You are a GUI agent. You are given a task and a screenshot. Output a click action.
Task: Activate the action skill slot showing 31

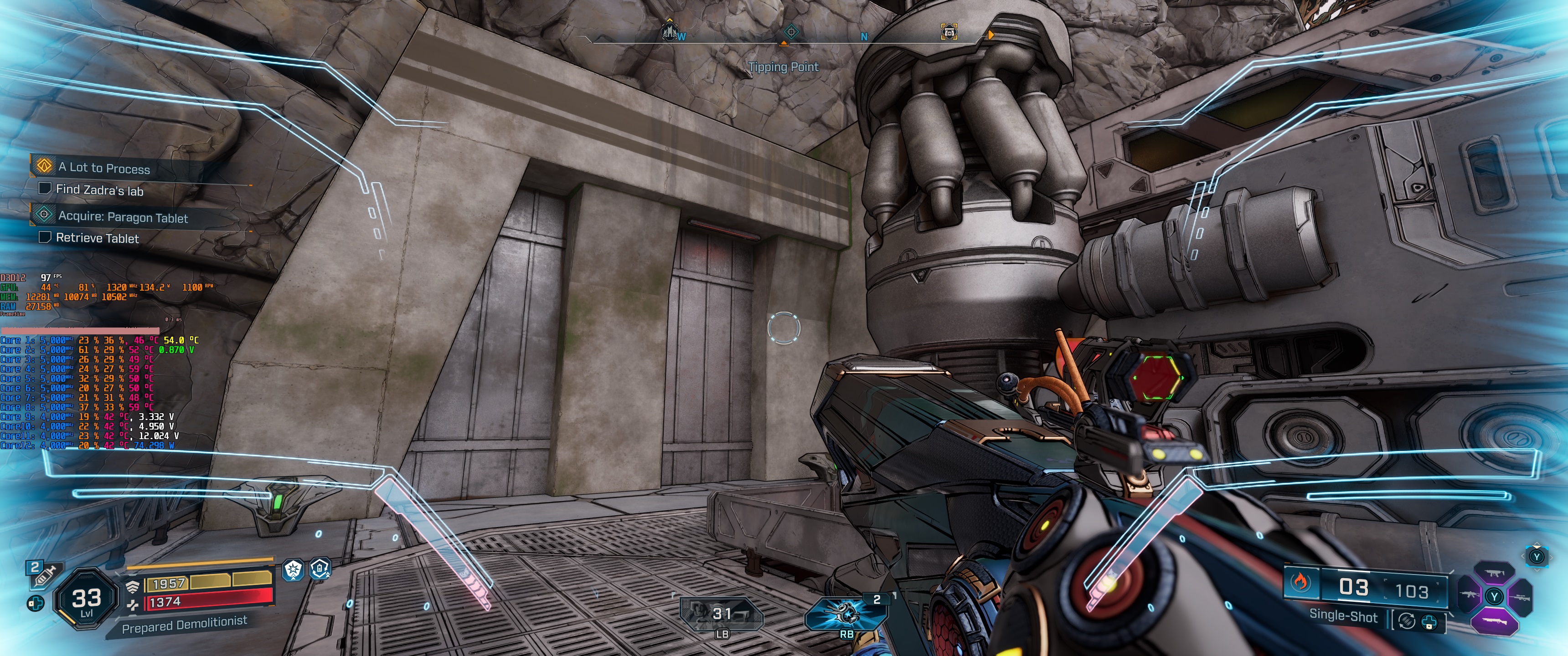(722, 613)
